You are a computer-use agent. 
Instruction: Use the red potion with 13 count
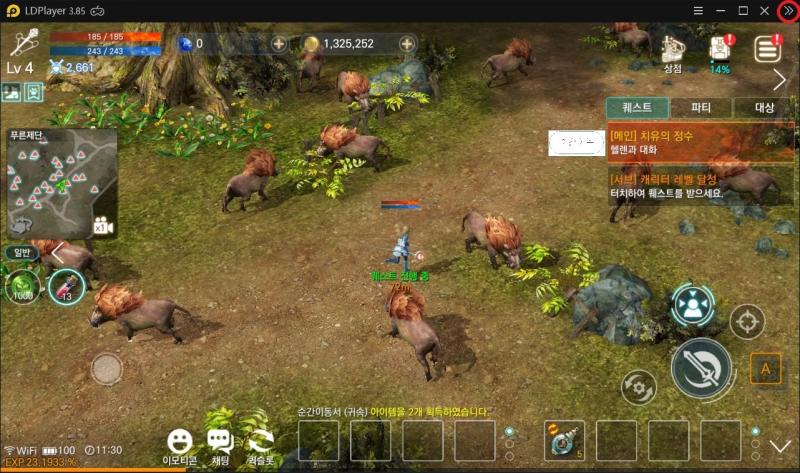coord(66,287)
